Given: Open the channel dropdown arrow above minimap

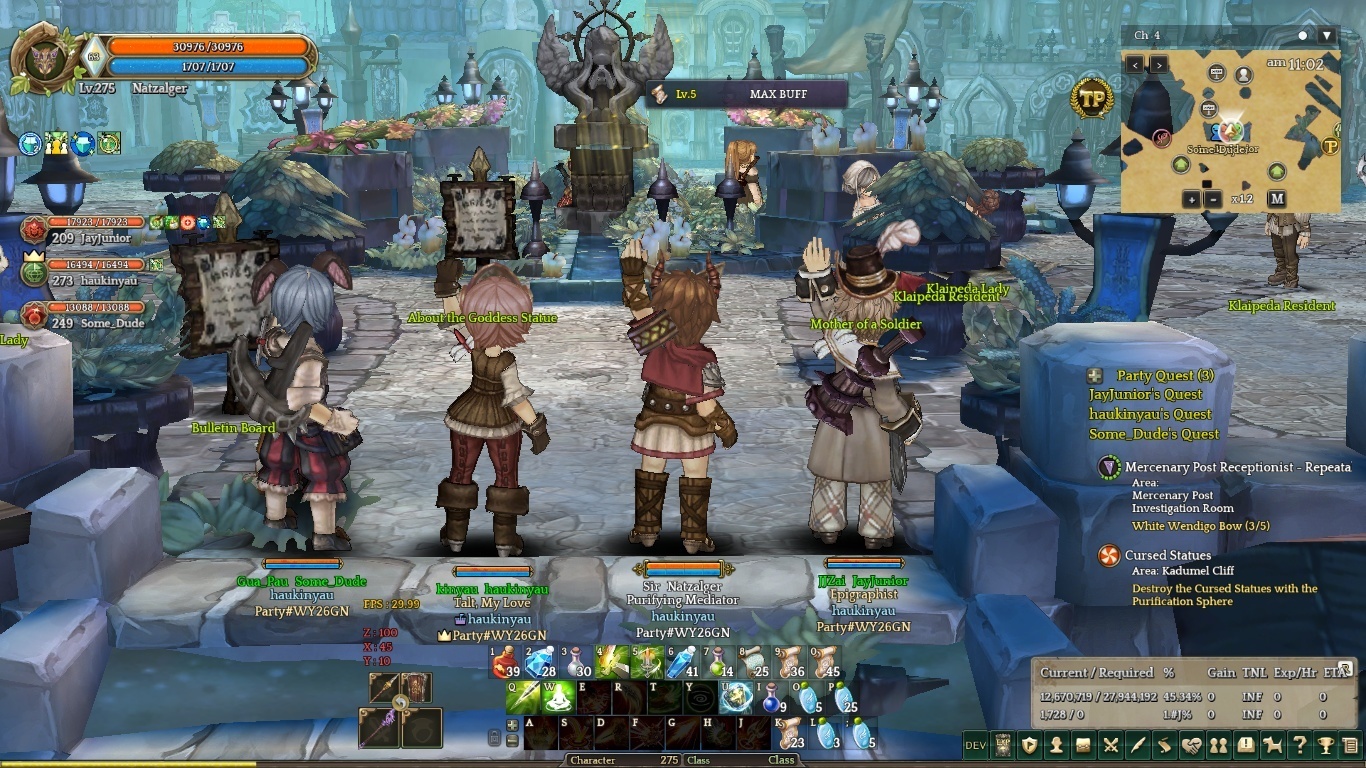Looking at the screenshot, I should [x=1327, y=35].
